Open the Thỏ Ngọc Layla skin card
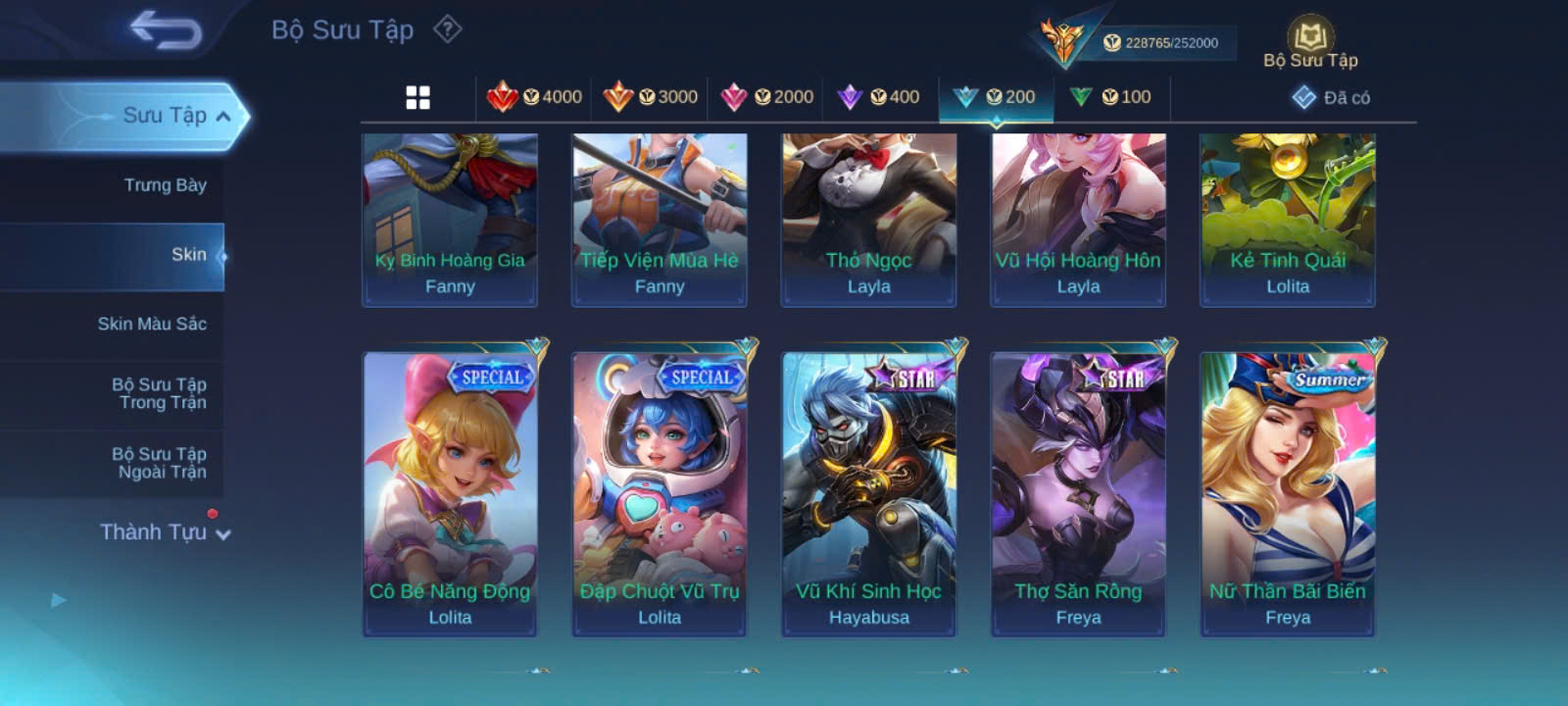The image size is (1568, 706). 868,219
